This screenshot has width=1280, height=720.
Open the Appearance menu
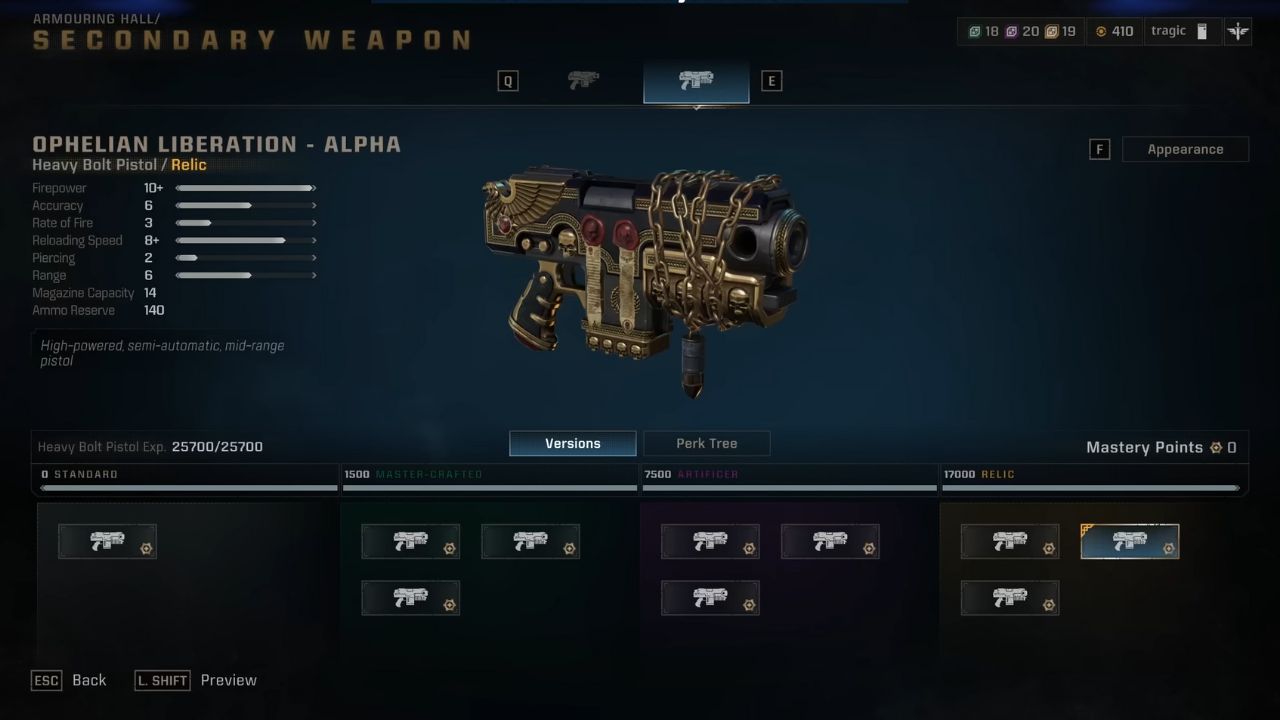click(x=1185, y=148)
